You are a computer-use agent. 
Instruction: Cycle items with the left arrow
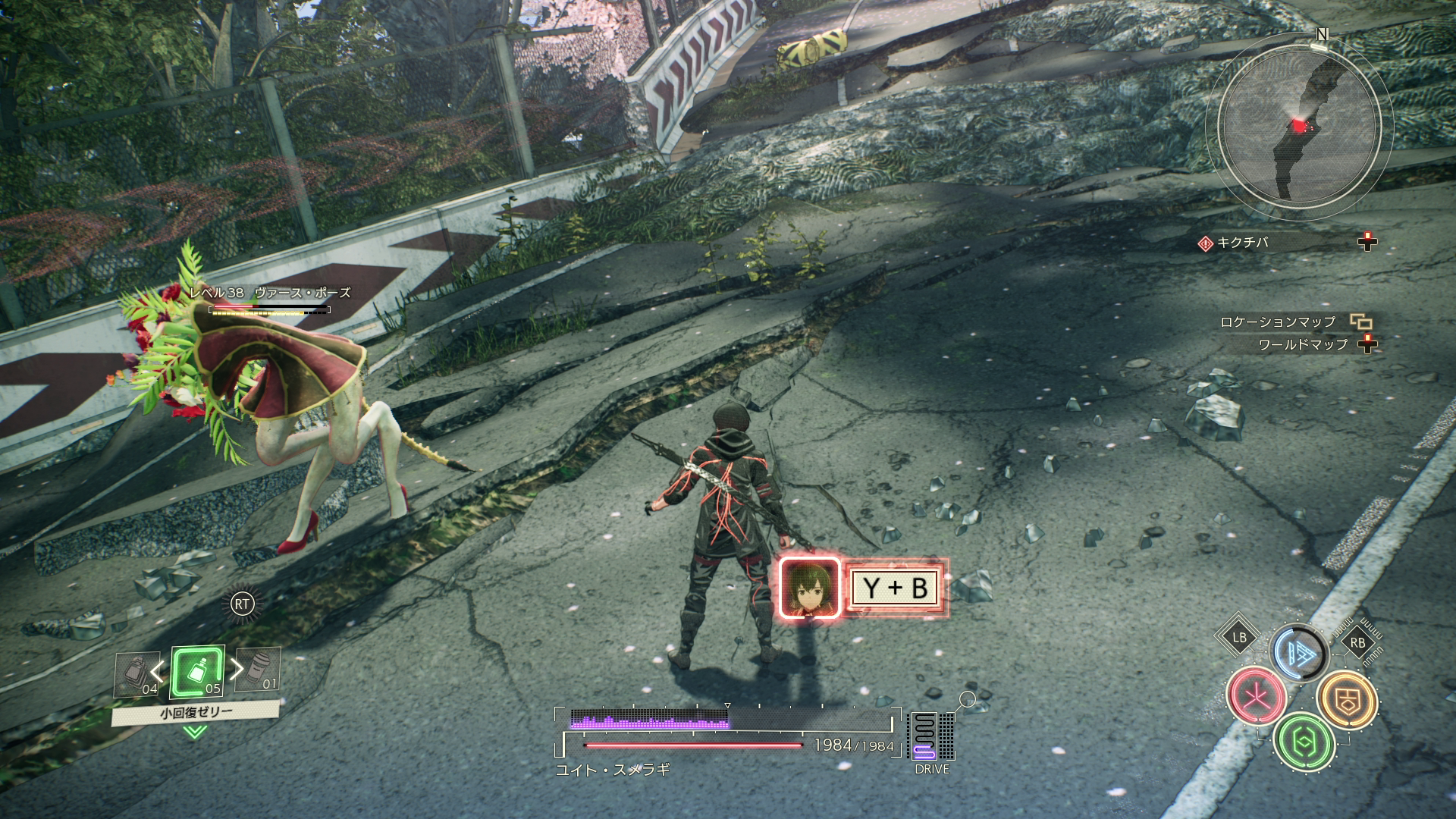click(x=157, y=670)
